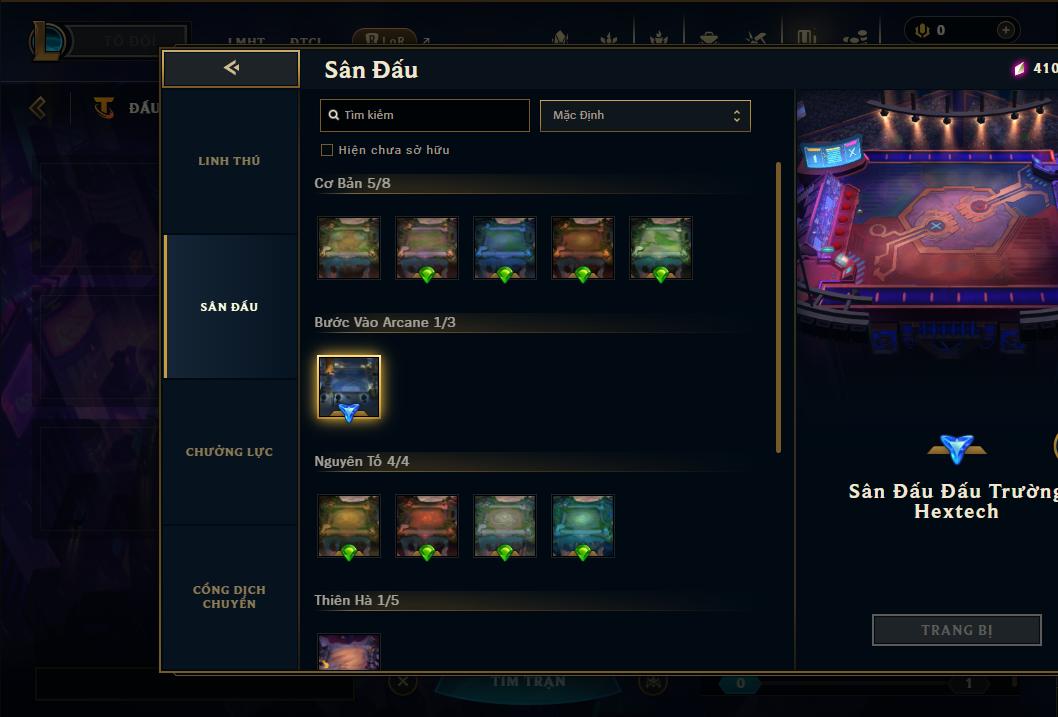Choose the teal arena in Nguyên Tố
The image size is (1058, 717).
coord(582,525)
